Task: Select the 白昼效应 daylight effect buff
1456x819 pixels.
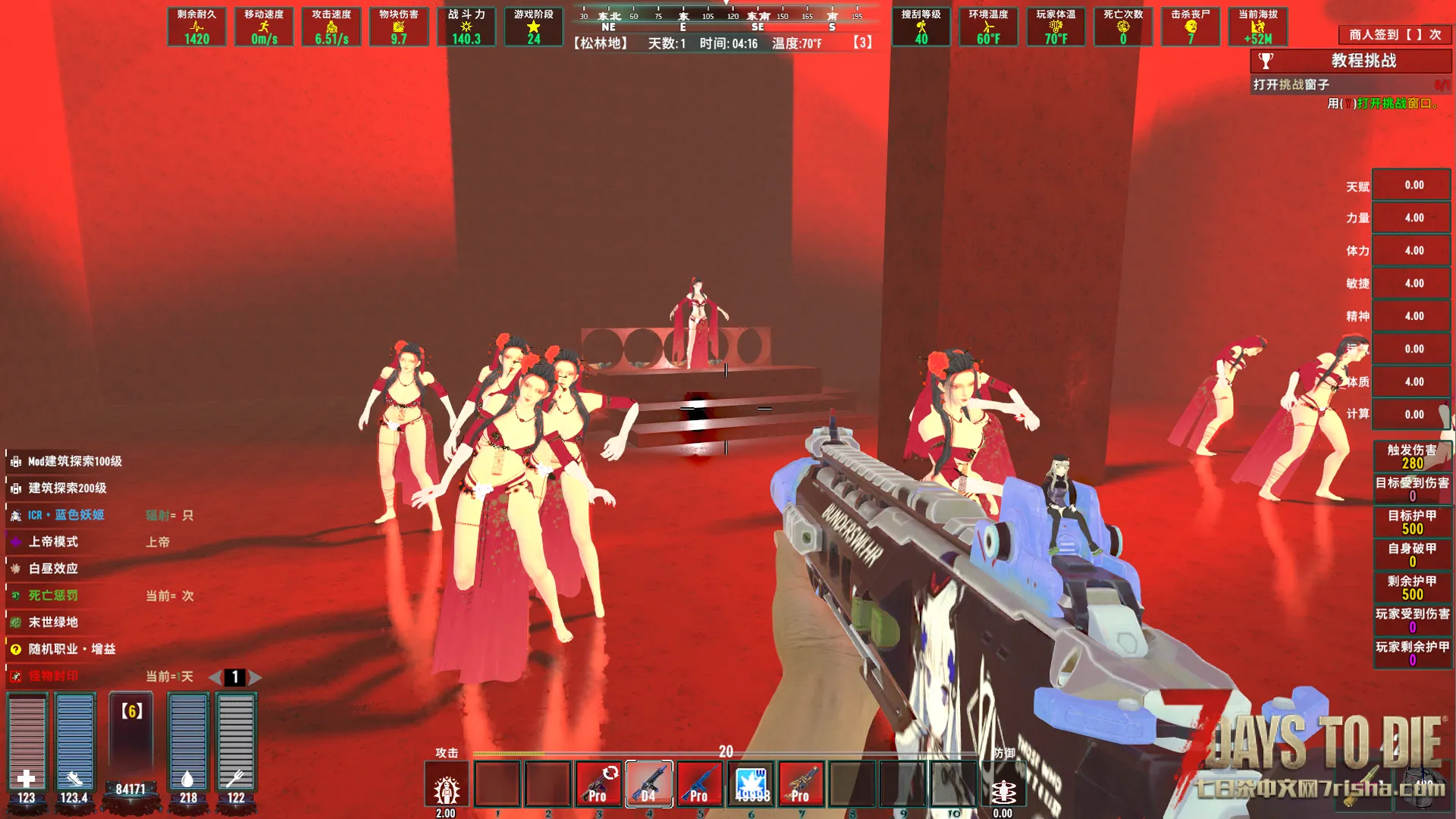Action: click(x=53, y=569)
